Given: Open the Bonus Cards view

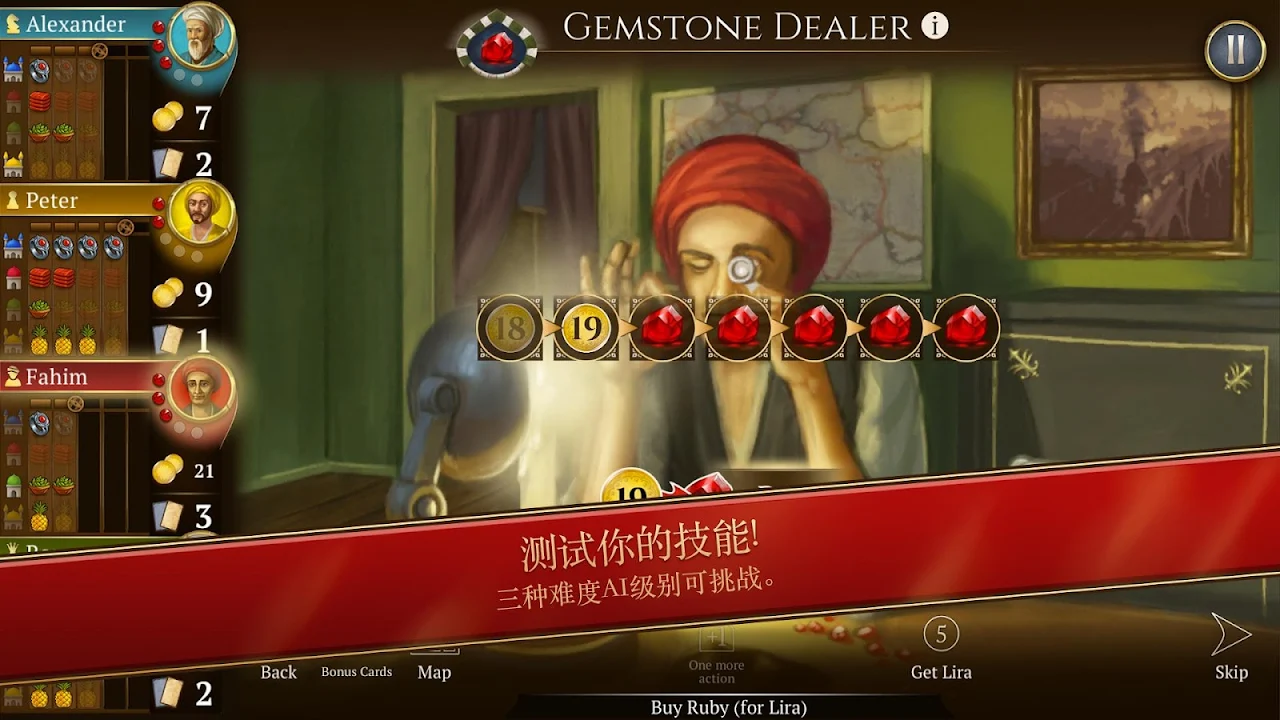Looking at the screenshot, I should (x=356, y=672).
